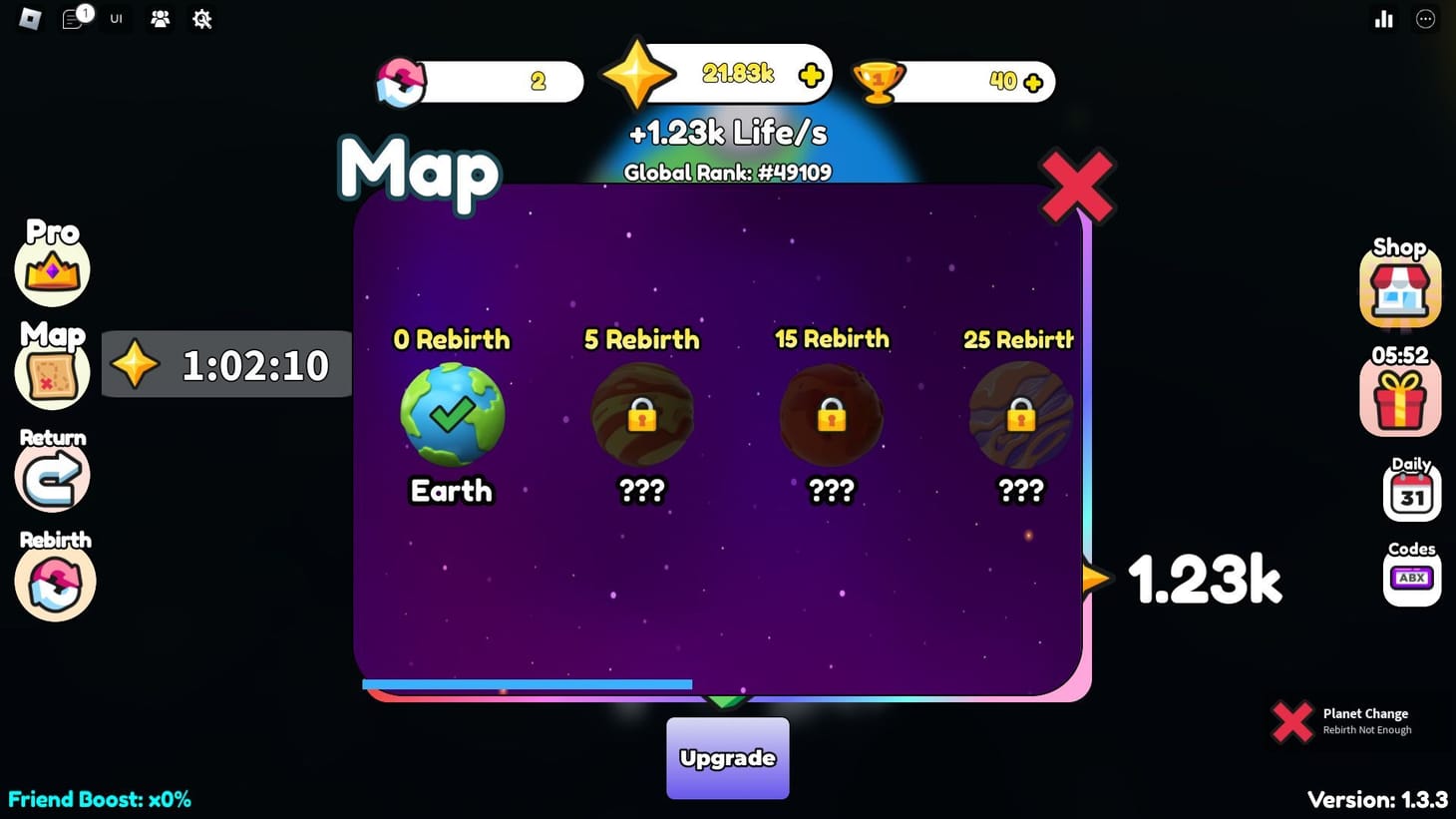
Task: Click the Upgrade button
Action: click(727, 758)
